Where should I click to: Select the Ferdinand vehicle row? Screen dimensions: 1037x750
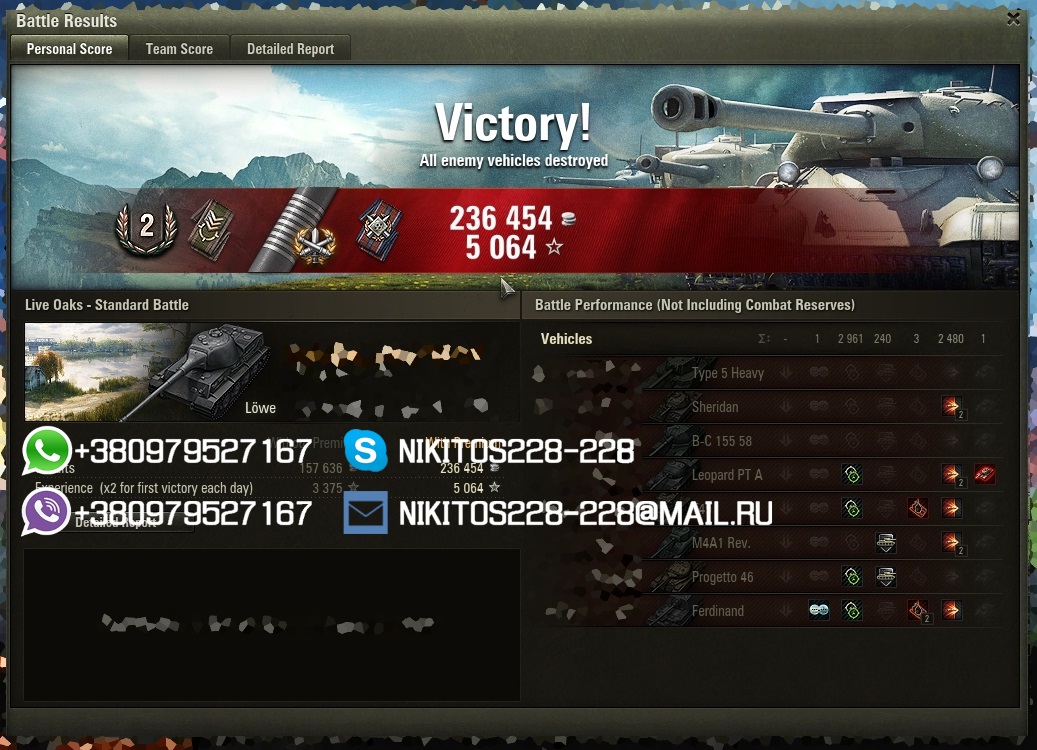click(x=717, y=611)
